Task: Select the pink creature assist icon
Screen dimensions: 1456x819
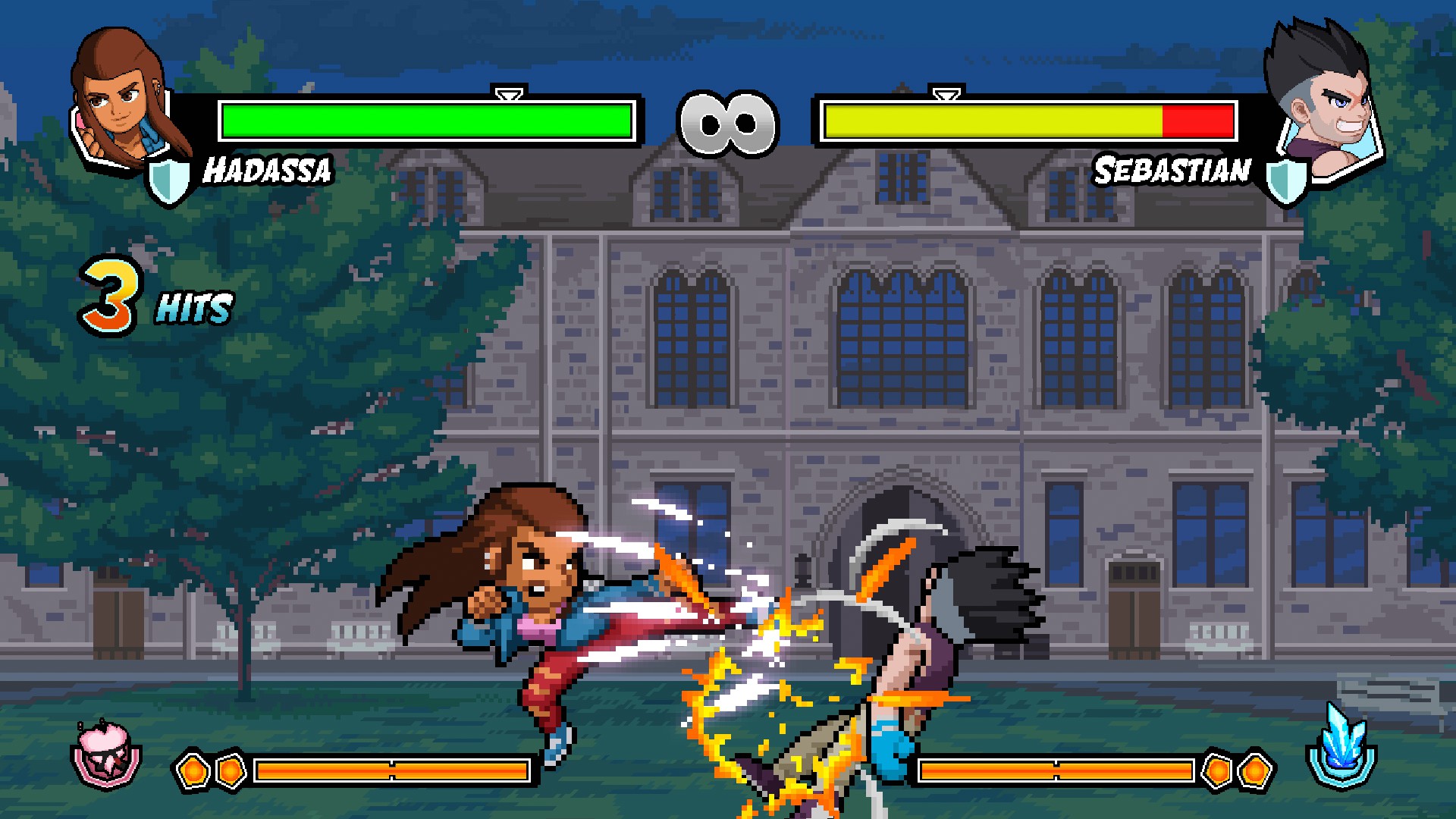Action: (106, 753)
